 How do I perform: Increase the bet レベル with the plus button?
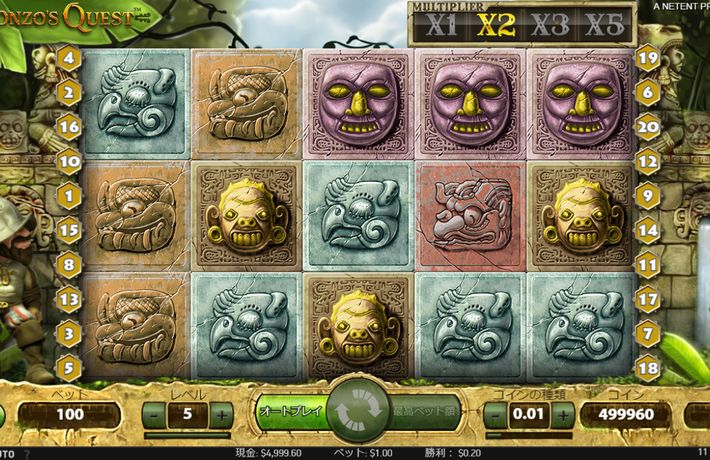(222, 414)
